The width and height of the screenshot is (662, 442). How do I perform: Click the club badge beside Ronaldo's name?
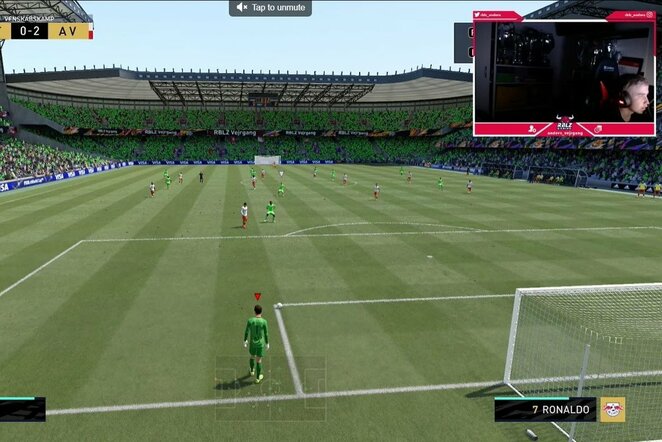[x=612, y=409]
